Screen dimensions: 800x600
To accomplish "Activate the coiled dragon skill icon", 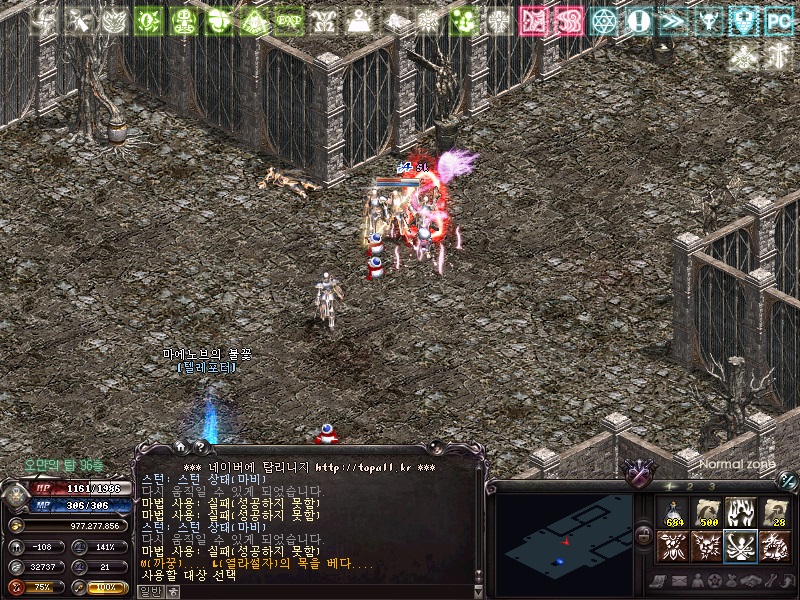I will coord(774,546).
